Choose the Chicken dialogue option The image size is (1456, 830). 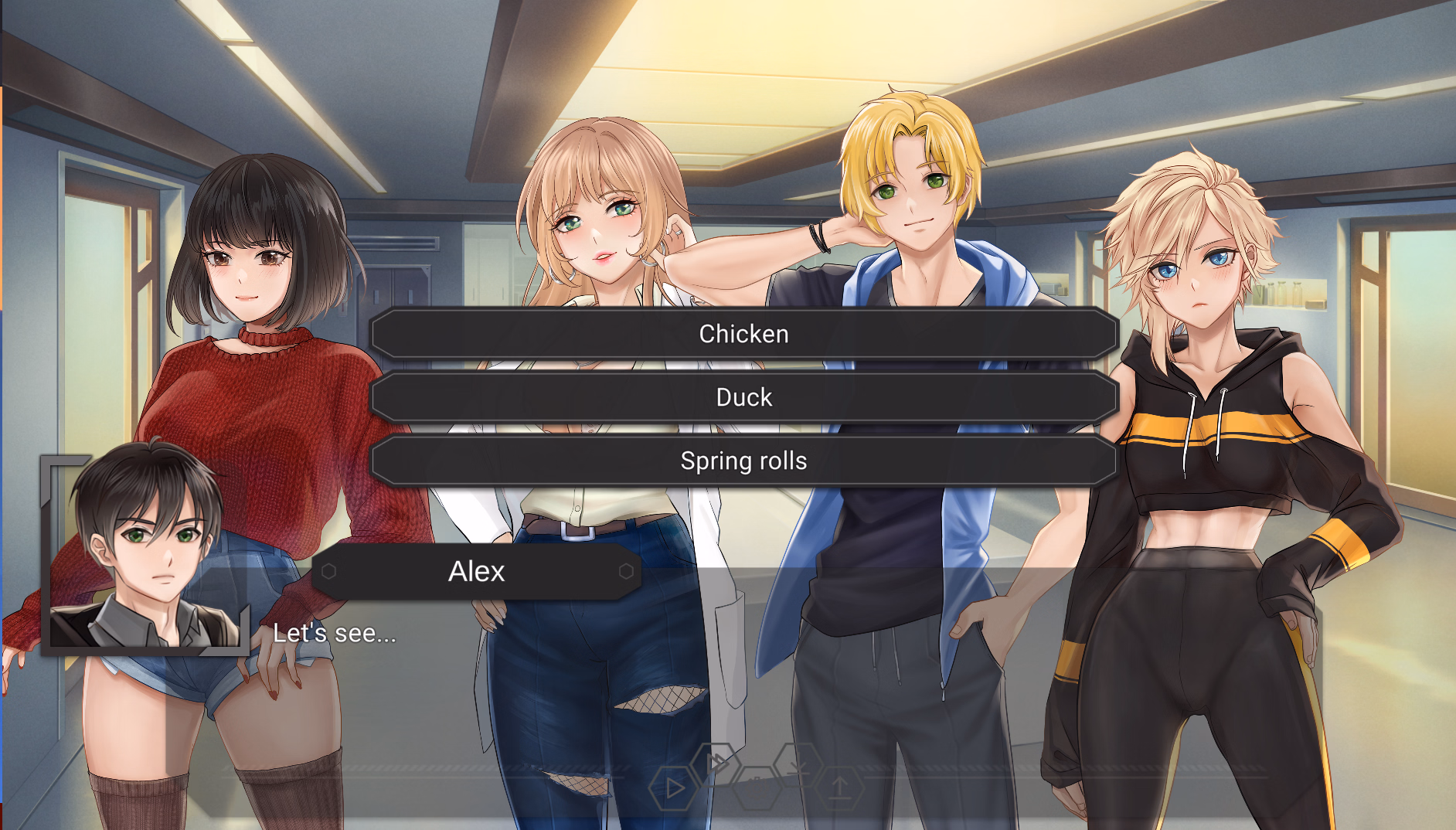(x=743, y=334)
